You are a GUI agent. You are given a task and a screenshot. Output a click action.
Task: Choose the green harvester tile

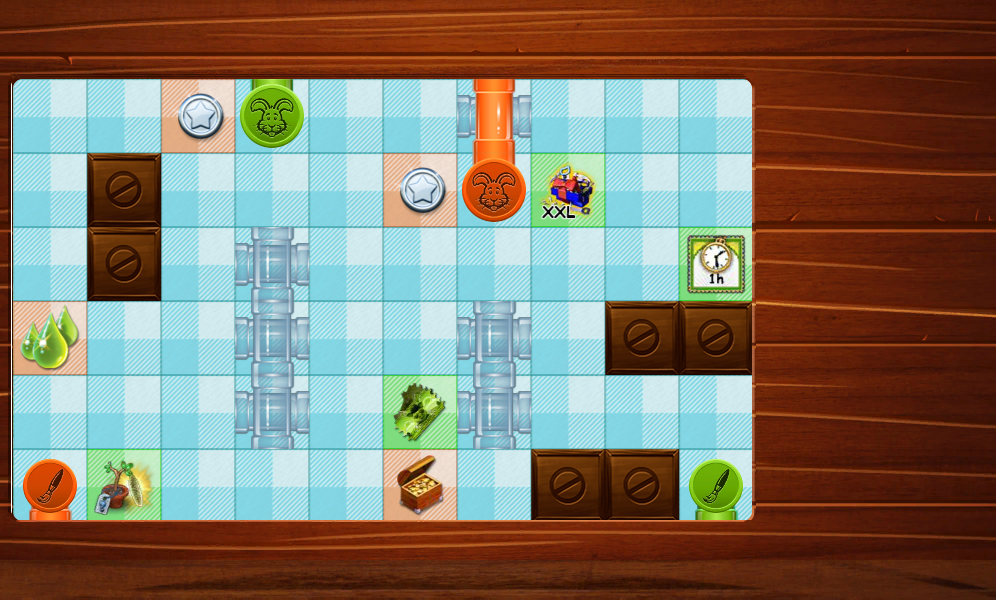coord(420,412)
